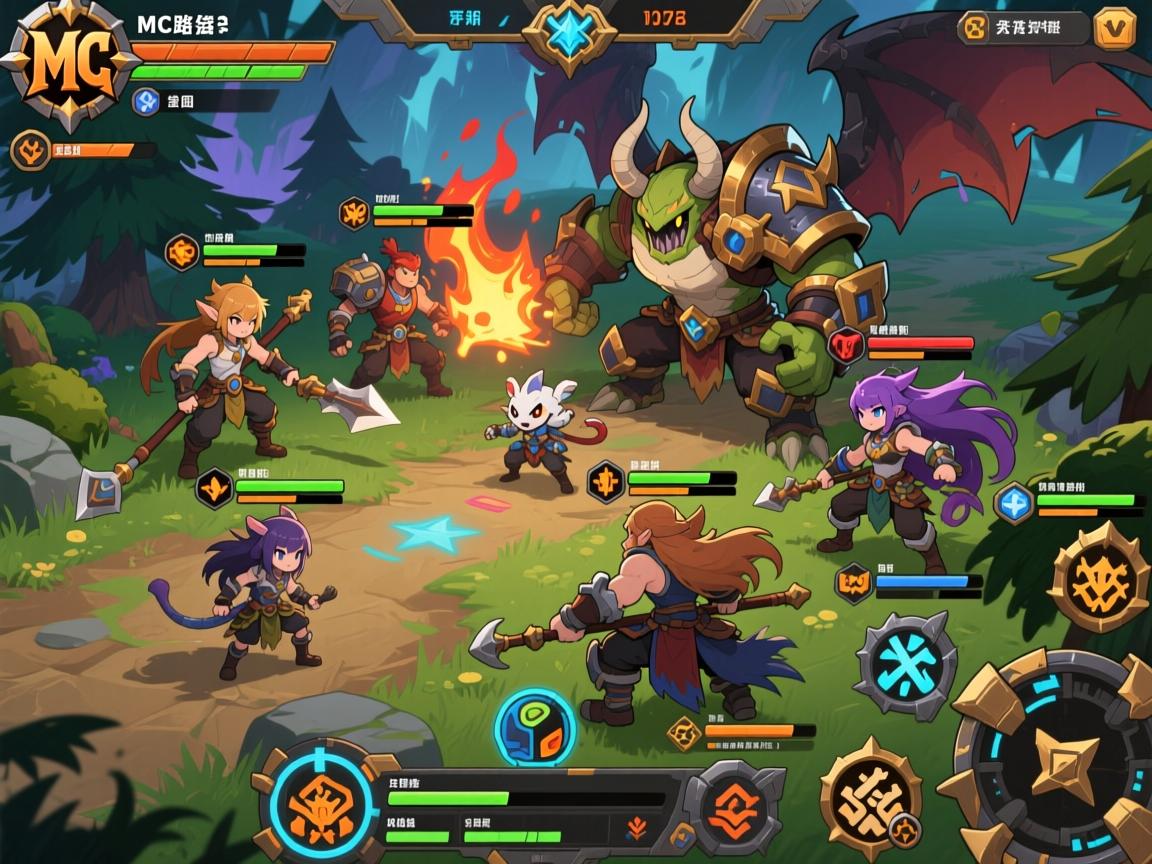Tap the small blue round icon under the MC bars
This screenshot has width=1152, height=864.
coord(146,100)
